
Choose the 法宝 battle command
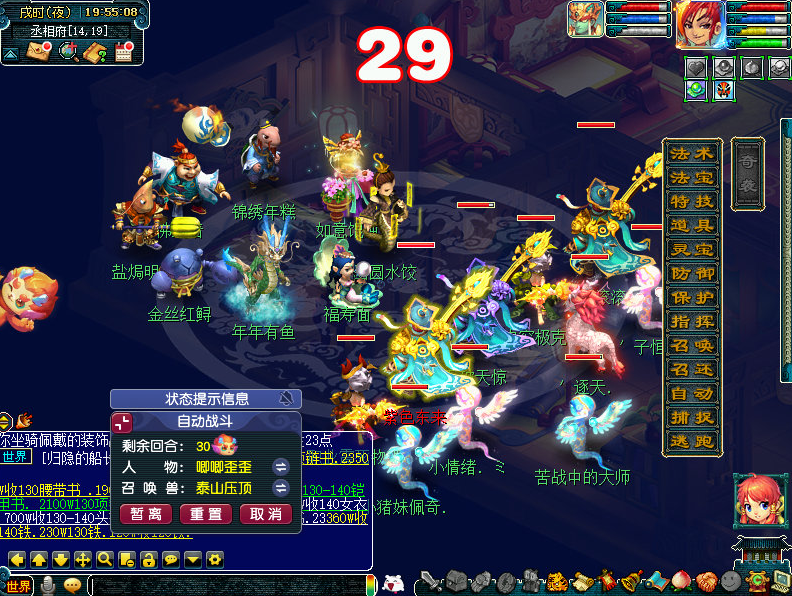pos(692,178)
